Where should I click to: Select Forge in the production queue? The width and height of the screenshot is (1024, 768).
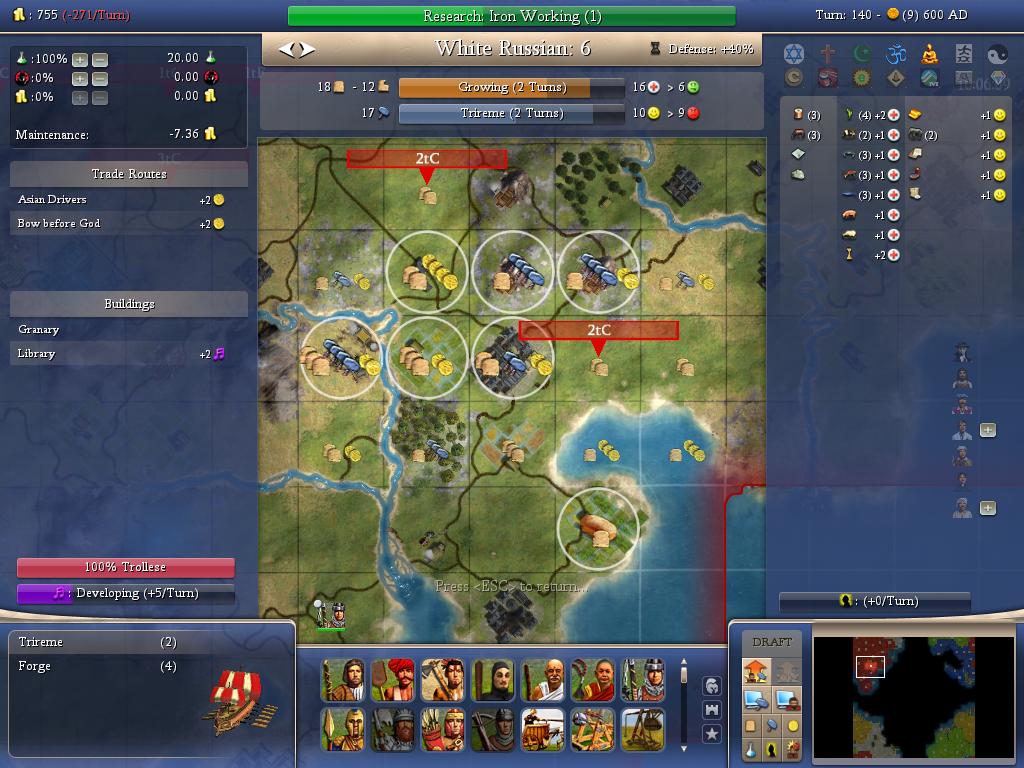click(x=35, y=666)
